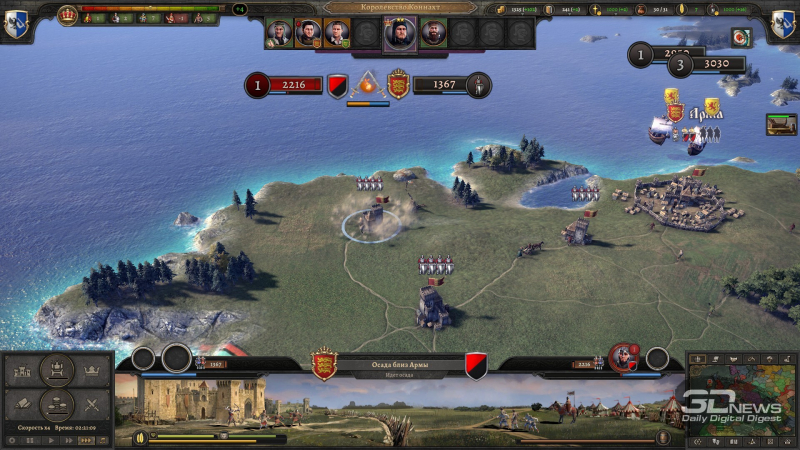Select the enemy marshal portrait in siege panel
This screenshot has width=800, height=450.
click(623, 357)
